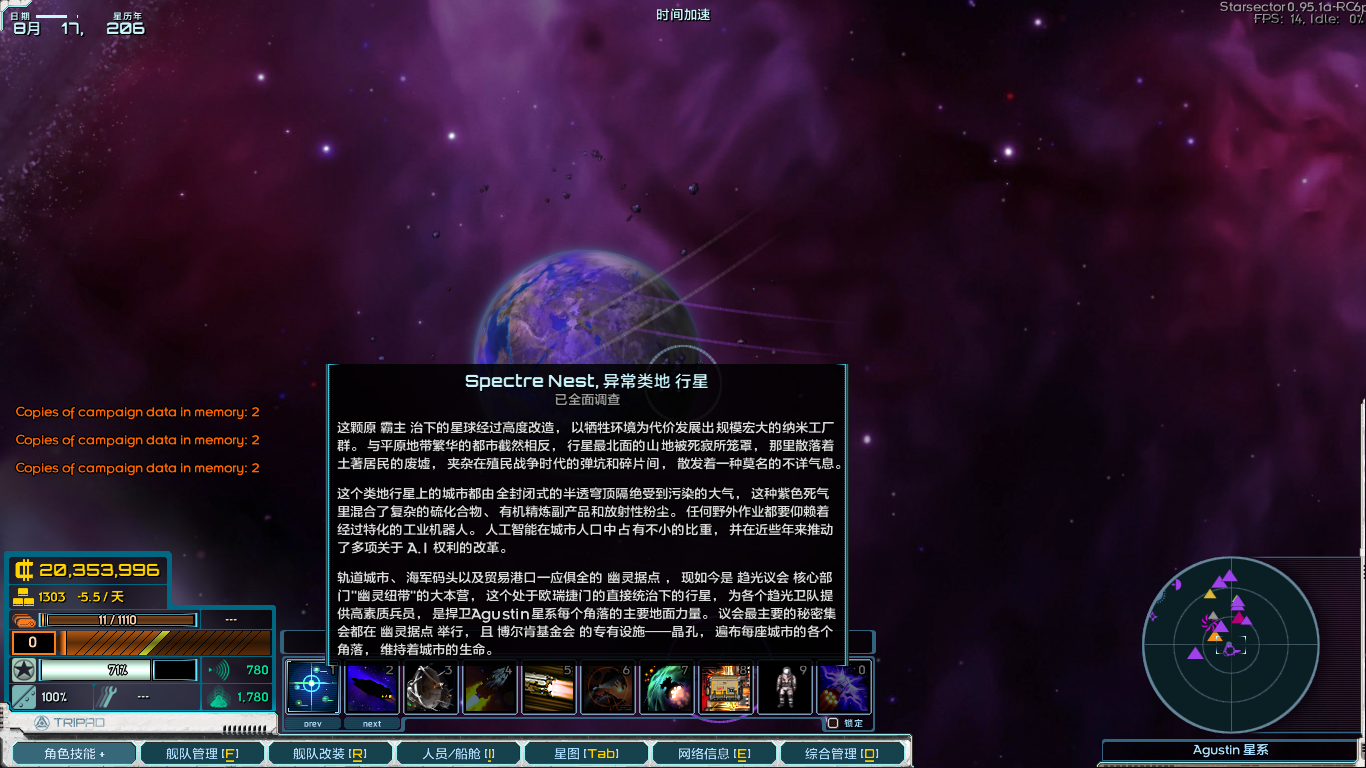Click the sensor strength icon showing 780
Screen dimensions: 1366x768
222,670
